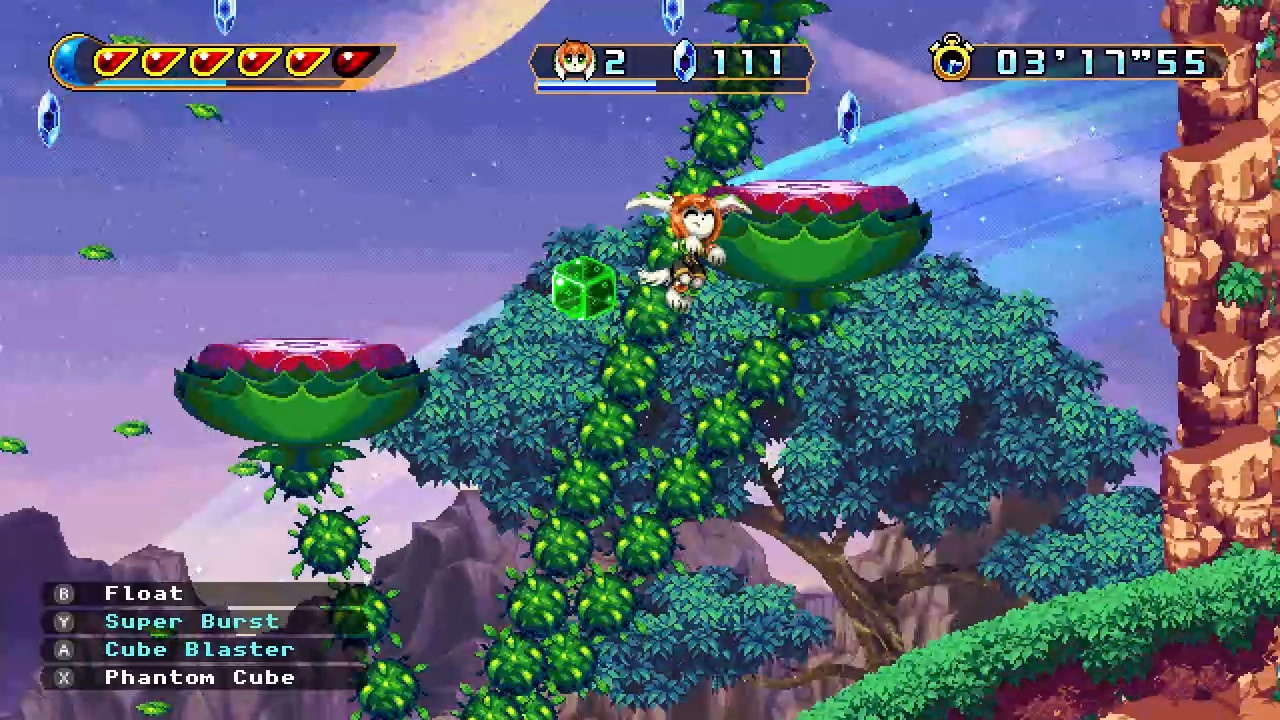Click the X button icon beside Phantom Cube

tap(64, 677)
